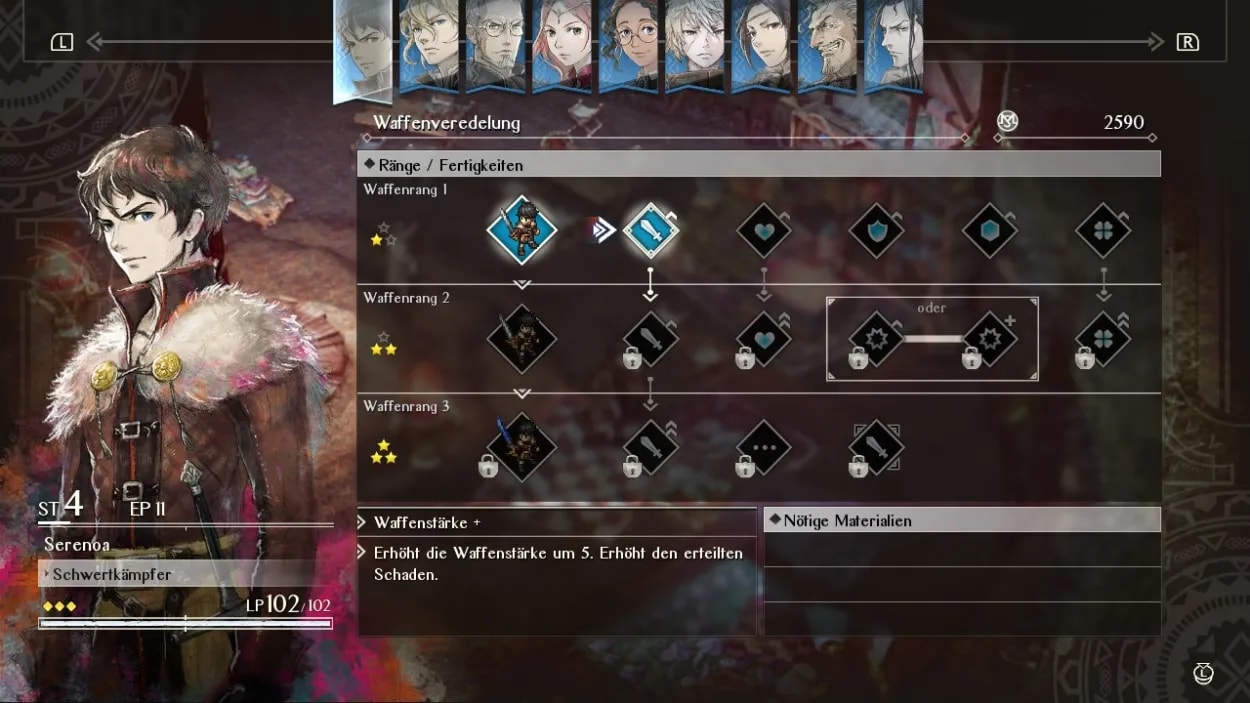Select the Weapon Rank 1 character sprite node
Viewport: 1250px width, 703px height.
521,230
